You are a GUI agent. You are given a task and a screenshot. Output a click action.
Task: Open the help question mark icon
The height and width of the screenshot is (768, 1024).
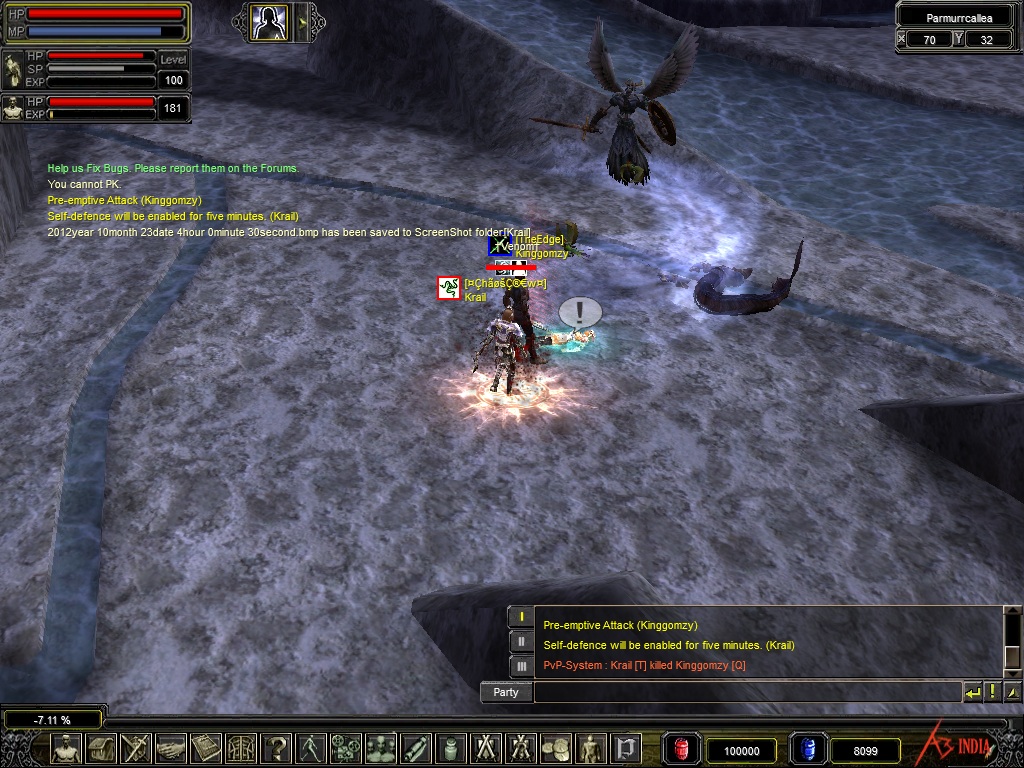click(x=276, y=748)
